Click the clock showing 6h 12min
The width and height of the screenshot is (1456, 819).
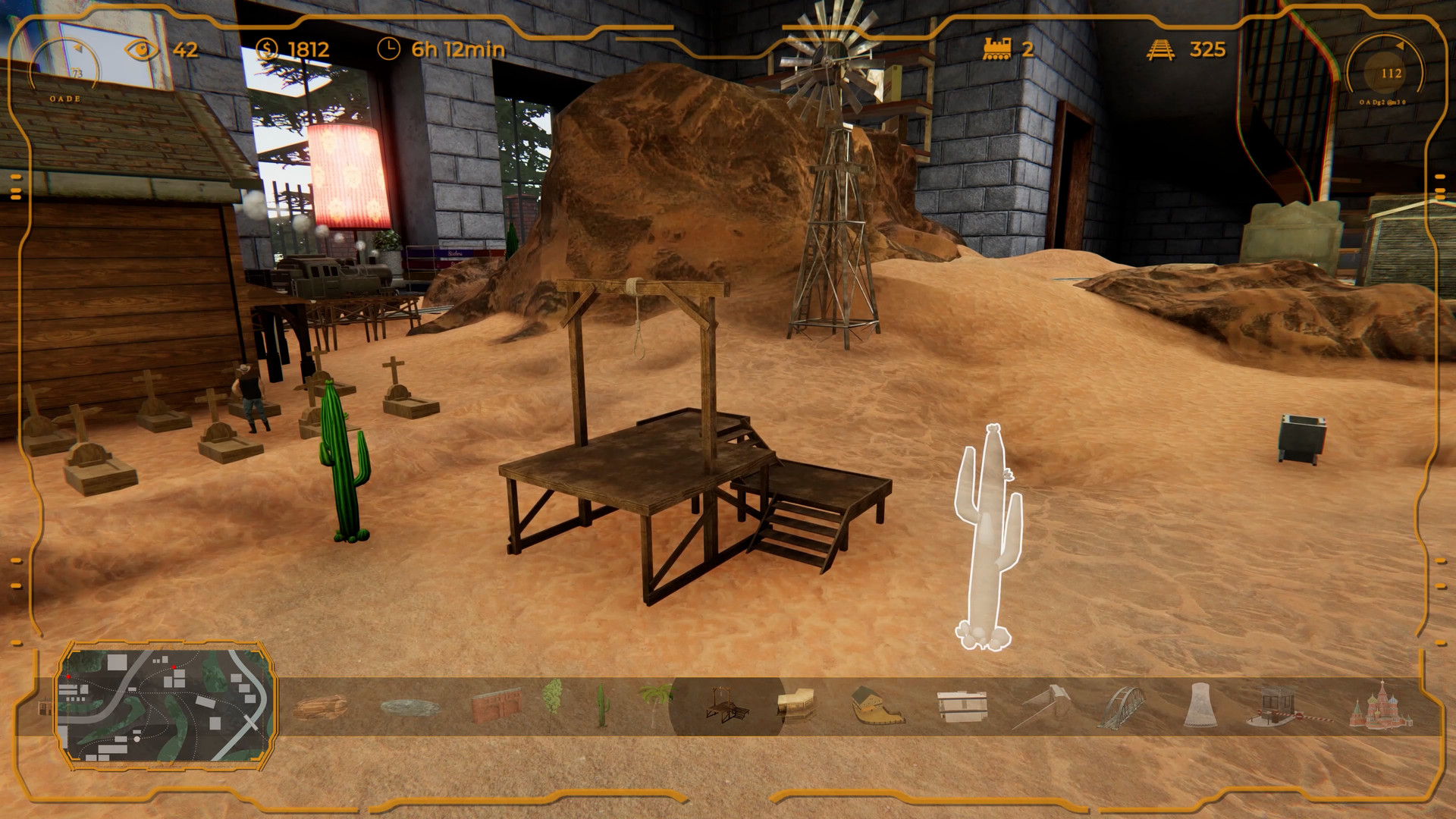(432, 52)
